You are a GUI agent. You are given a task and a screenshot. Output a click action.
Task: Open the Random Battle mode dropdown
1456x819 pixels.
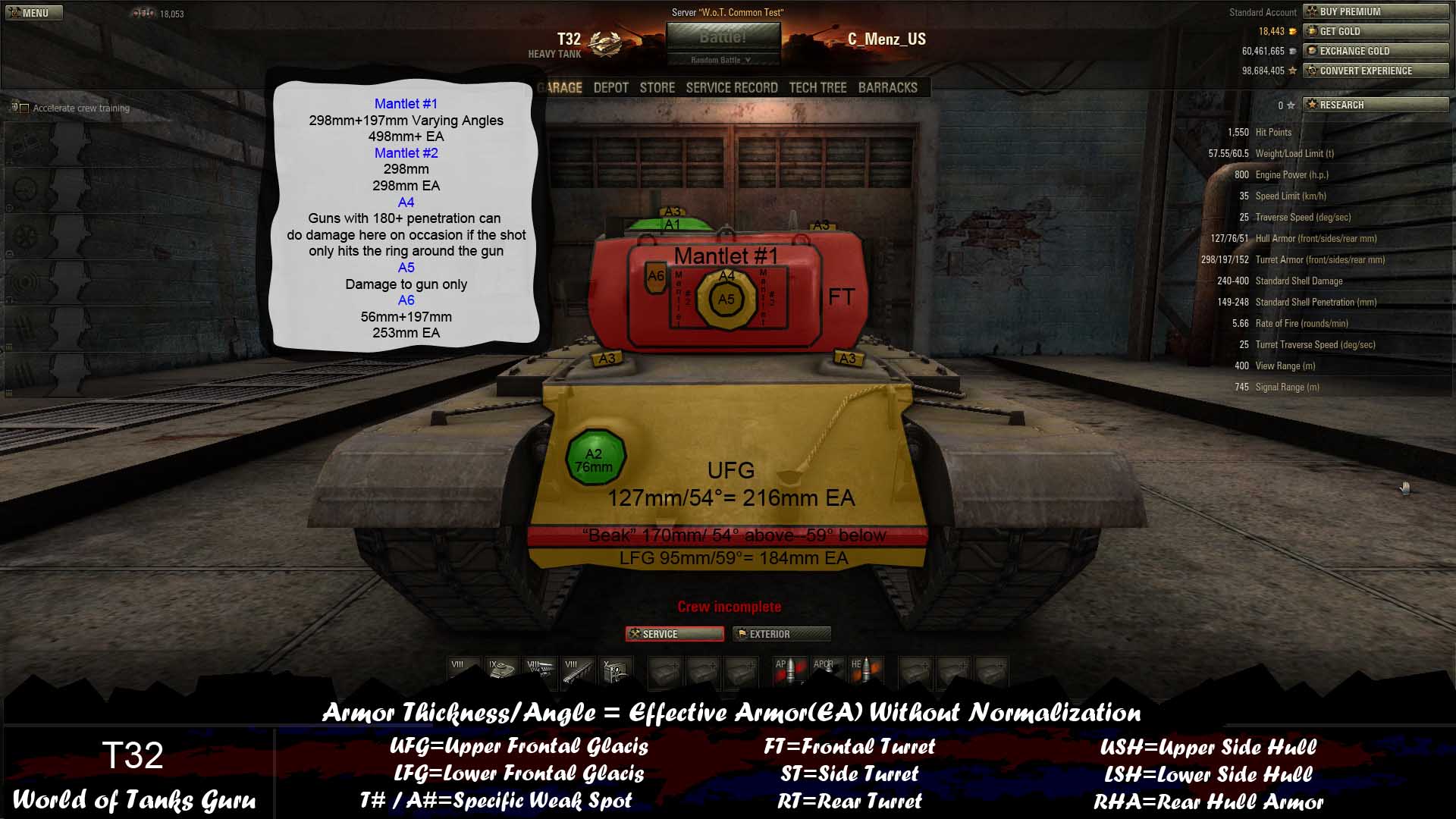pos(721,60)
